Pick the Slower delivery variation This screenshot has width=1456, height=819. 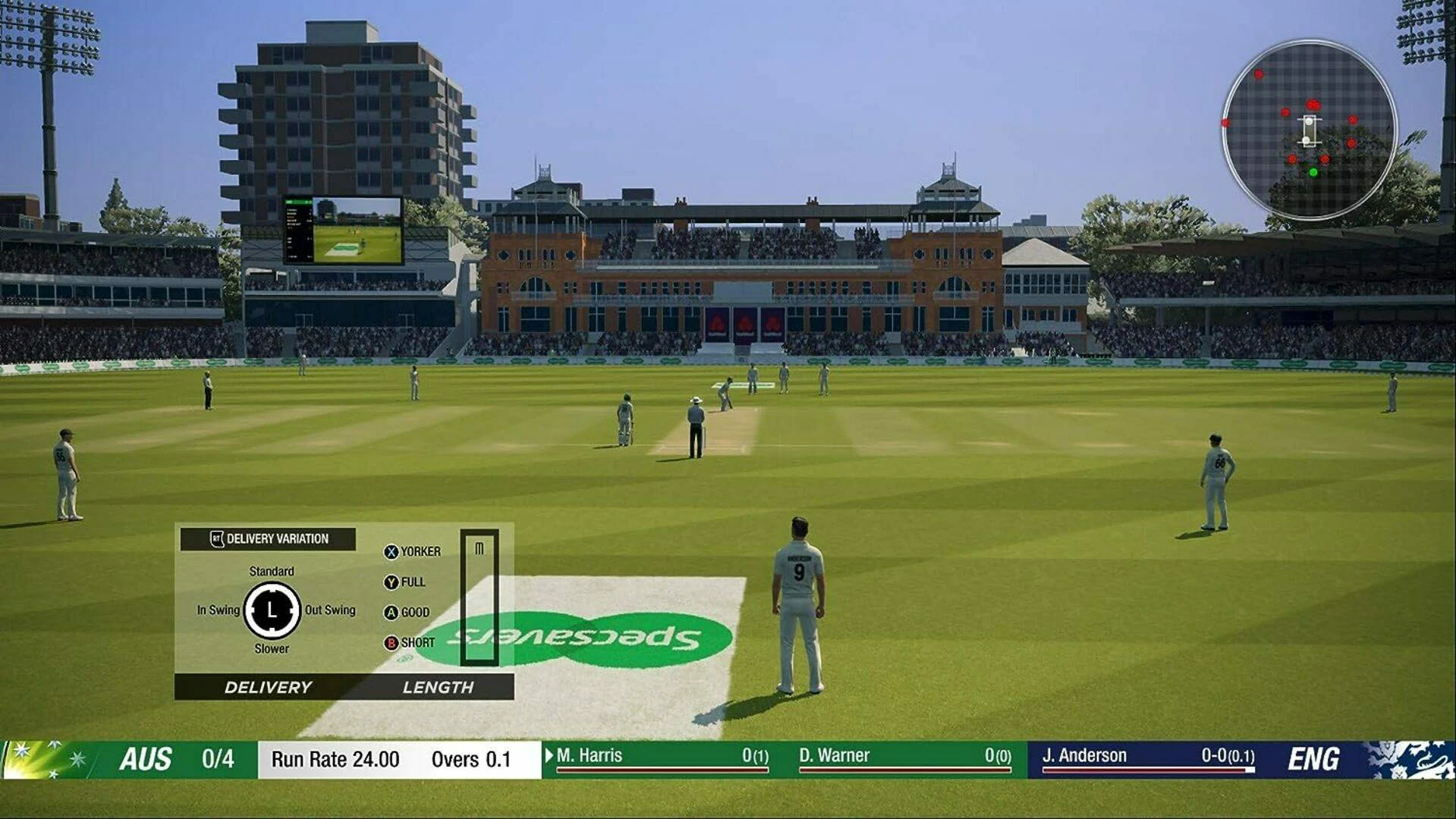pyautogui.click(x=272, y=648)
